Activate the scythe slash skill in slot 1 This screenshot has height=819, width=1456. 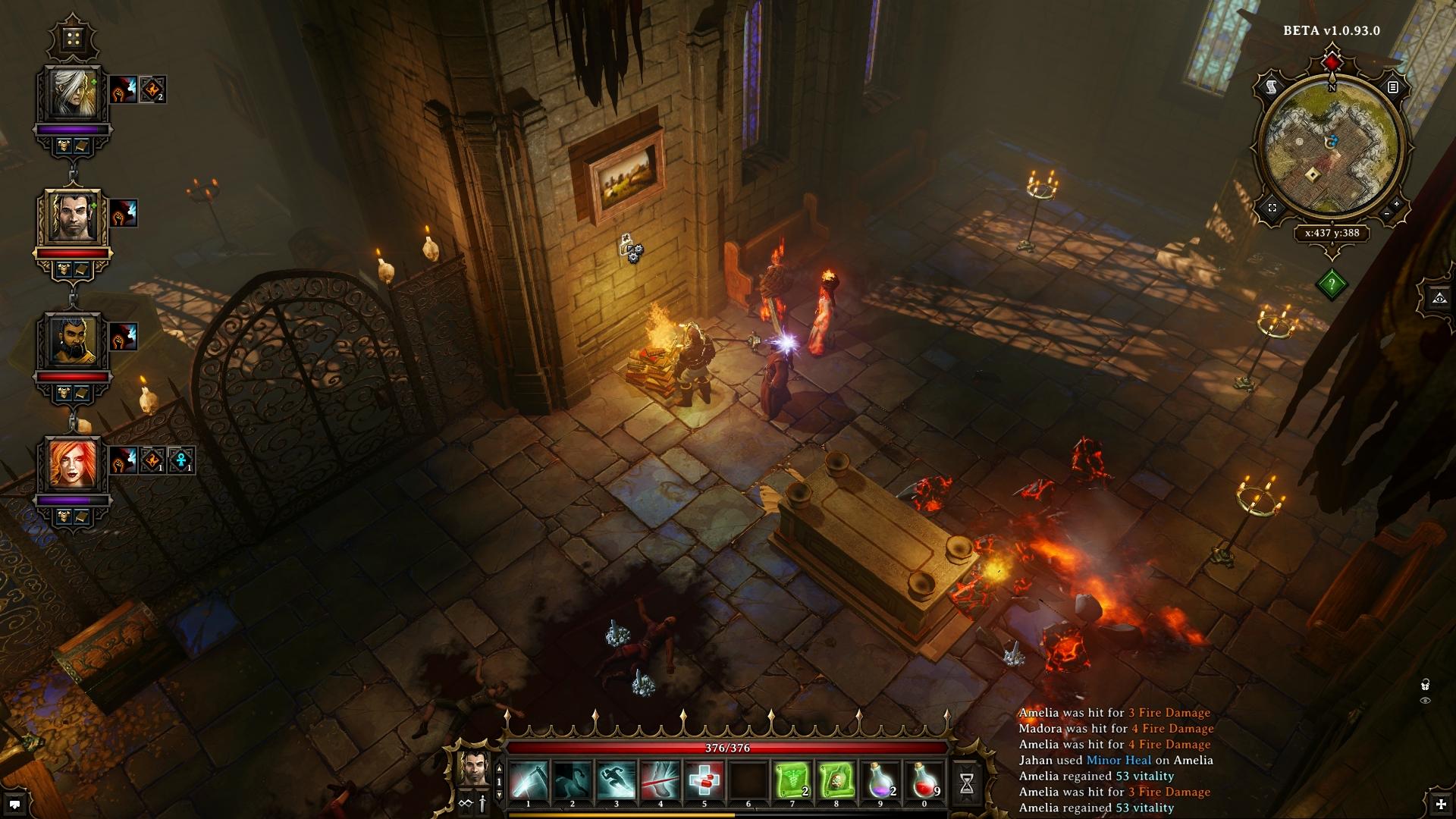pos(528,781)
